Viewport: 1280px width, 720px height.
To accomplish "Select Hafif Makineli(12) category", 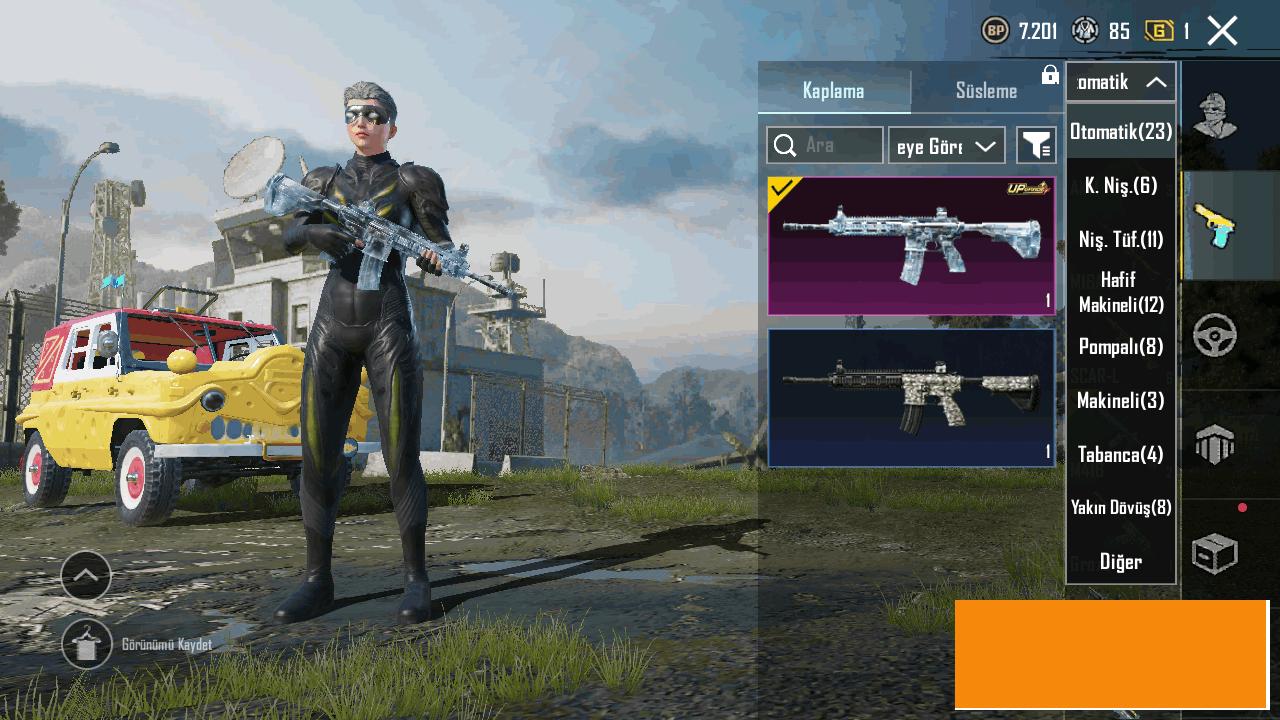I will [x=1120, y=292].
